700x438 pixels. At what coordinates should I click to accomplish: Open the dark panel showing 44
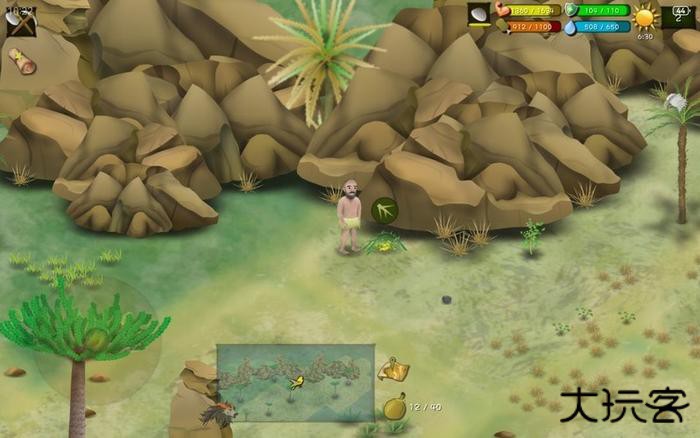click(680, 14)
